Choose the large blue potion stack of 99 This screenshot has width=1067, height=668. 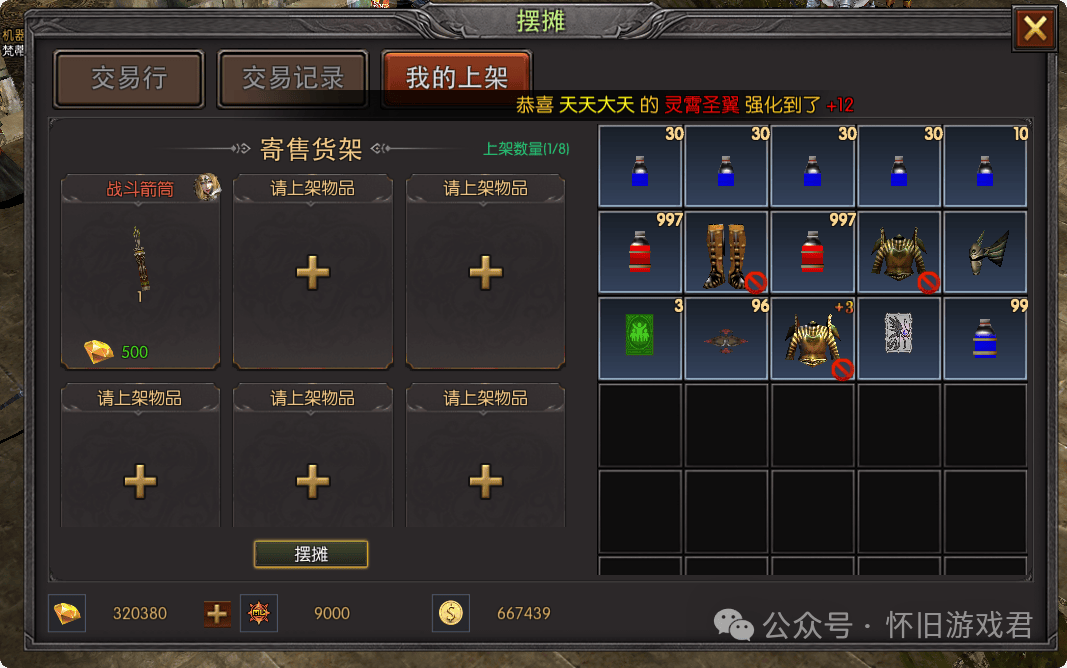tap(986, 338)
